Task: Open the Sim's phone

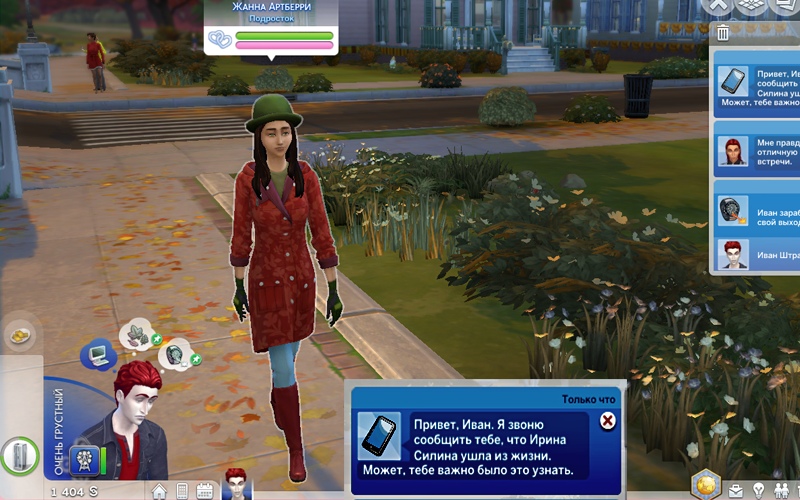Action: coord(181,491)
